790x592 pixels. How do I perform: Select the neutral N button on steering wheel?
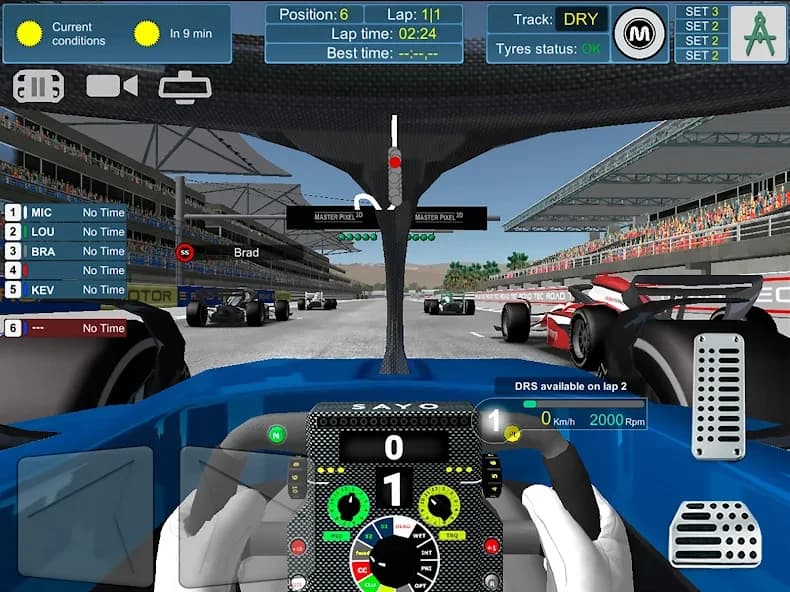tap(277, 434)
